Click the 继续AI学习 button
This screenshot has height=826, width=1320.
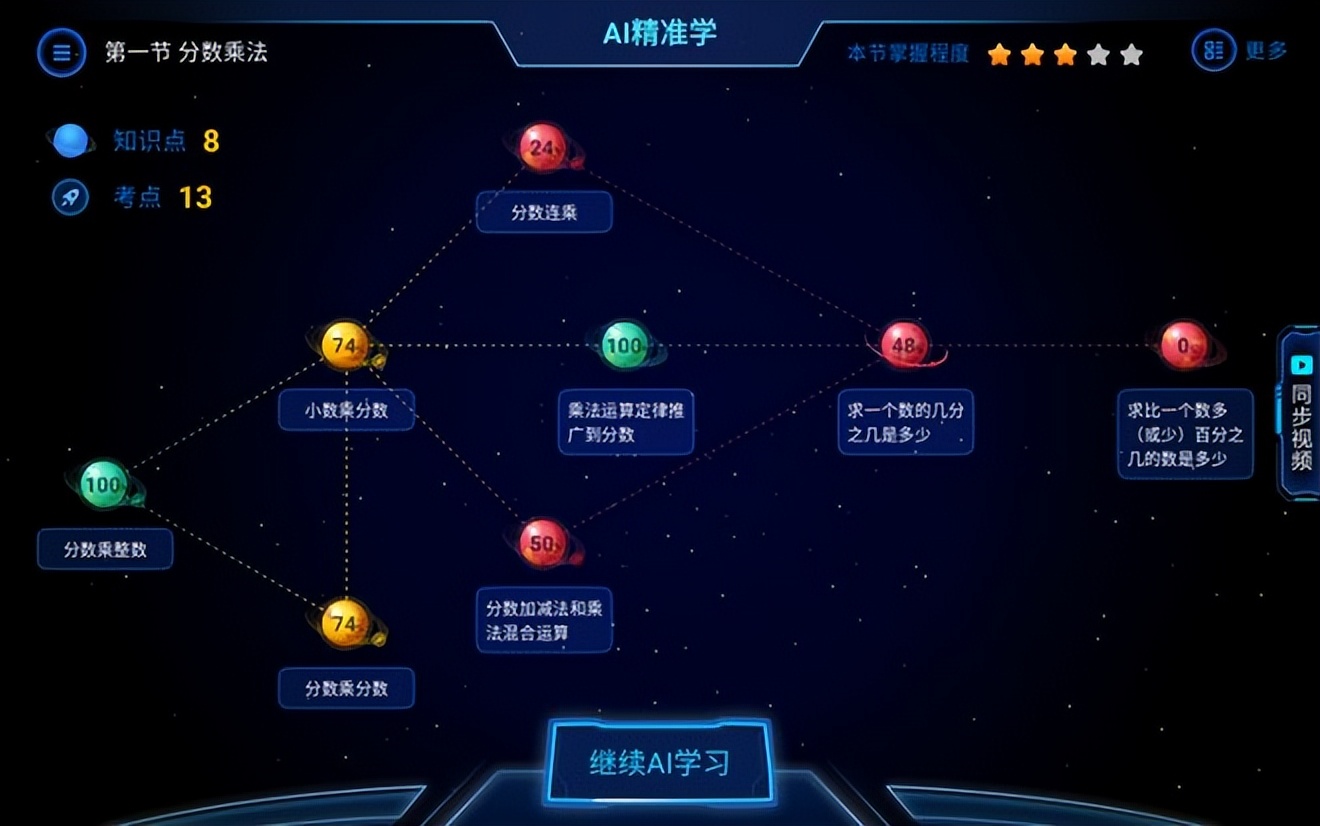pos(660,762)
